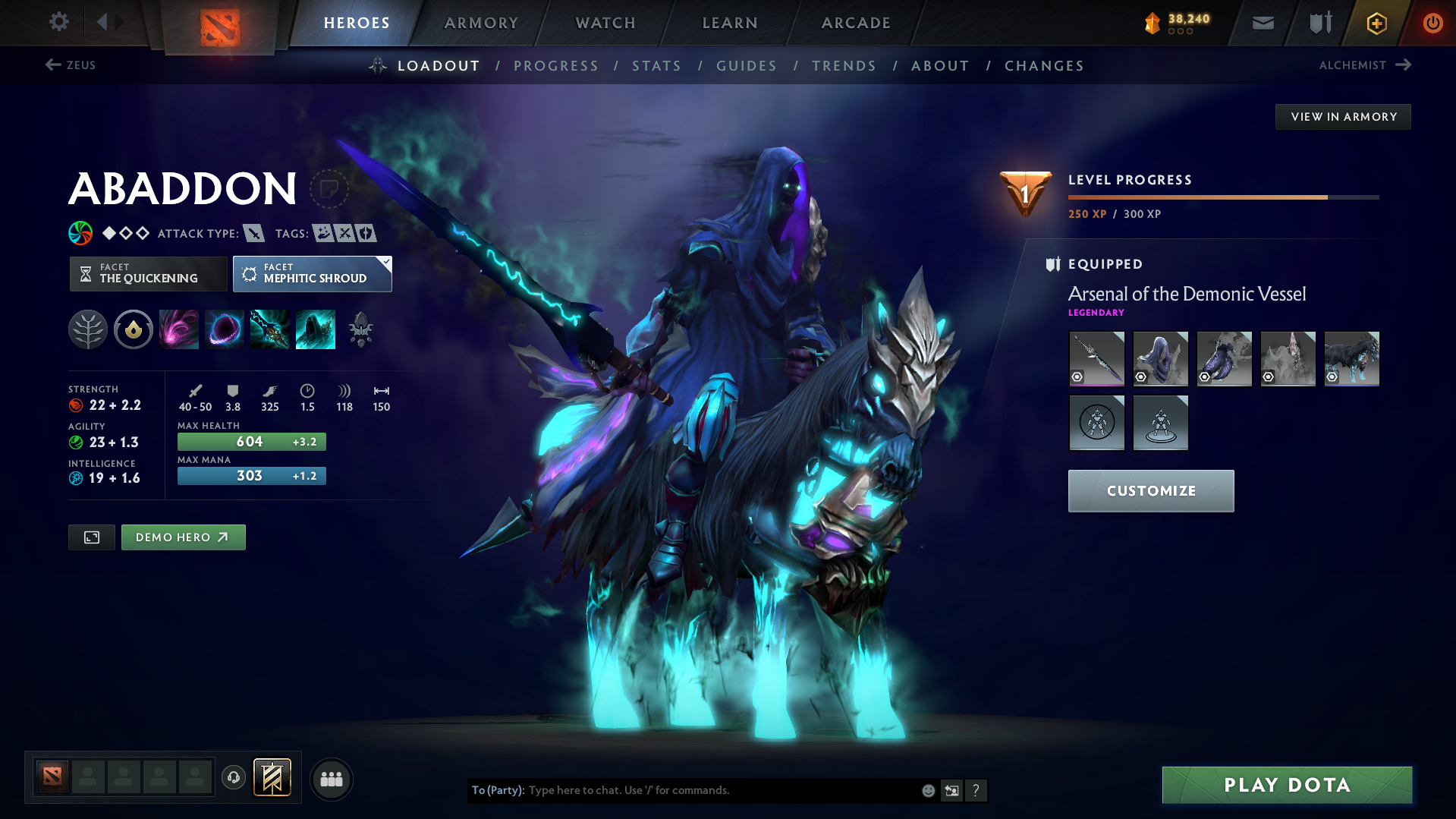The image size is (1456, 819).
Task: Click the DEMO HERO button
Action: click(183, 537)
